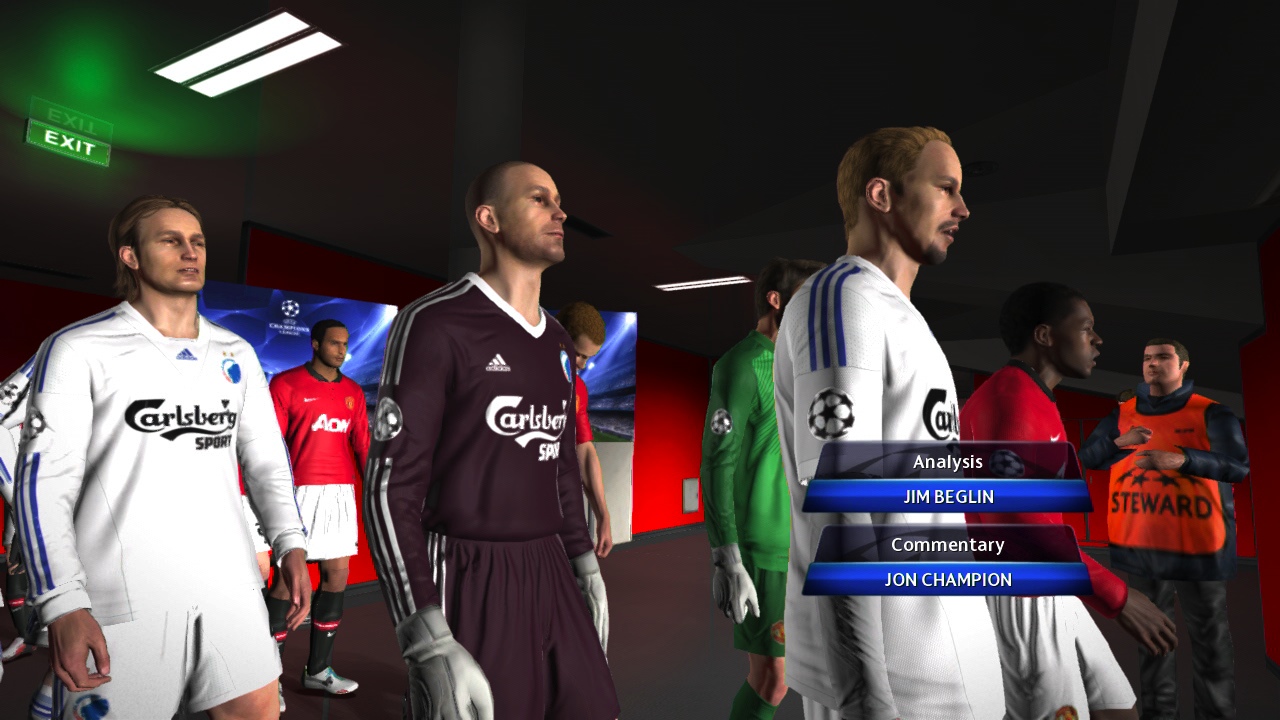Switch to the Commentary header tab
The image size is (1280, 720).
point(948,544)
